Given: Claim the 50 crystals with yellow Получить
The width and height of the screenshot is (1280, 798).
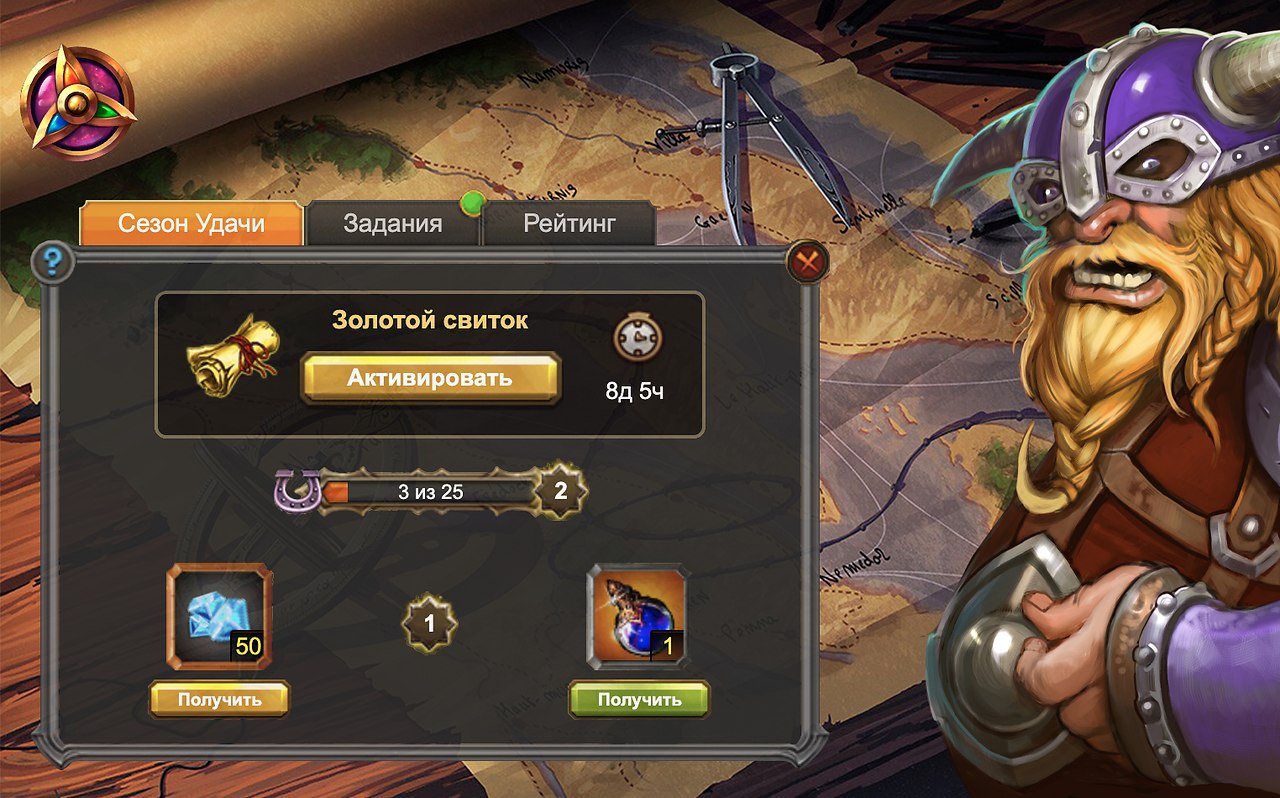Looking at the screenshot, I should (219, 699).
